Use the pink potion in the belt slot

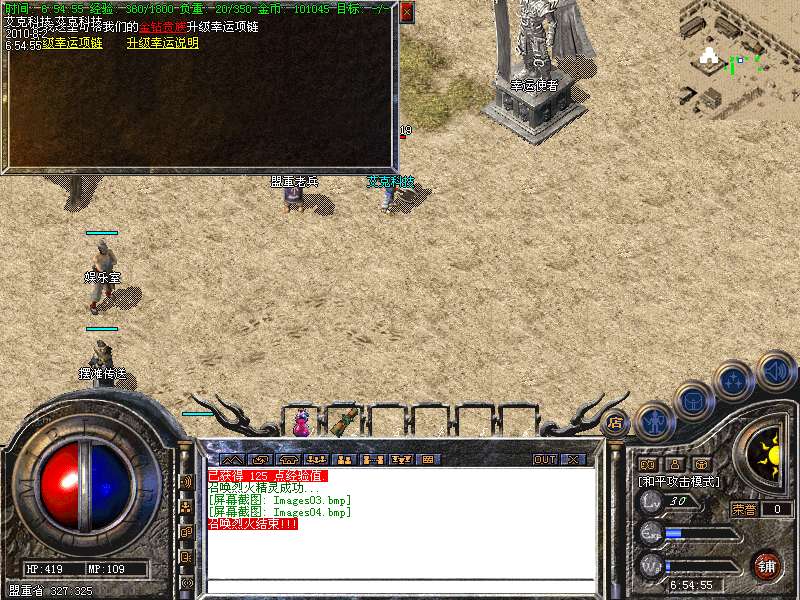tap(301, 424)
